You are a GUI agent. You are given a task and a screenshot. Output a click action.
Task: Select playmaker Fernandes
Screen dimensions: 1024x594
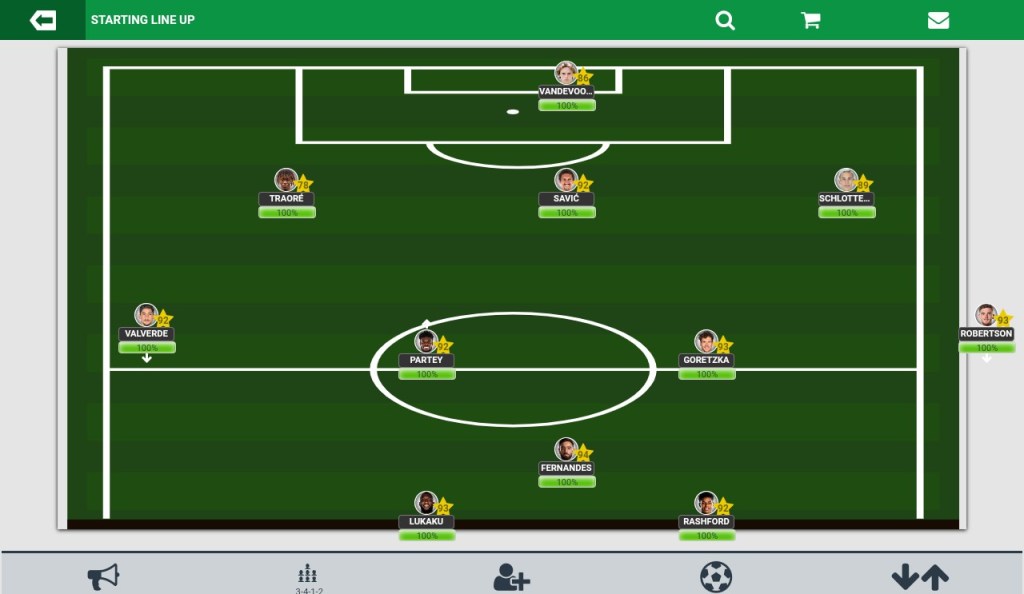(567, 451)
